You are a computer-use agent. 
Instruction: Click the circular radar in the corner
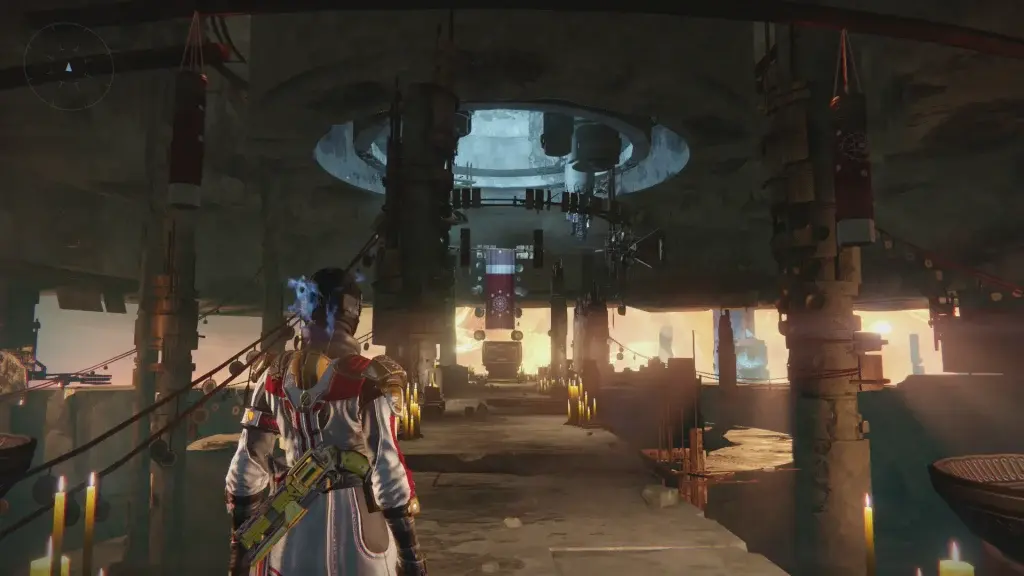pyautogui.click(x=68, y=67)
